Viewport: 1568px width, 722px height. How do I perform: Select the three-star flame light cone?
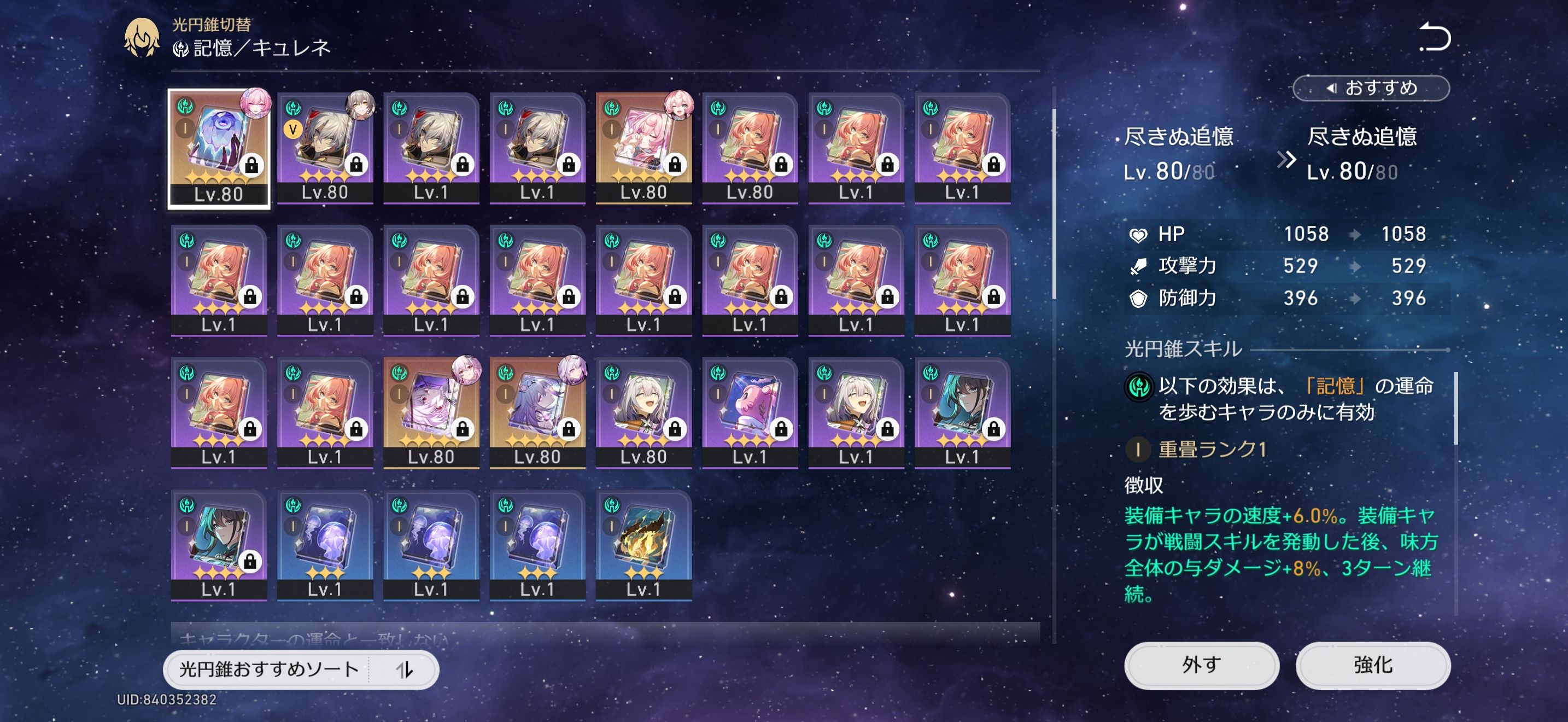pyautogui.click(x=643, y=545)
